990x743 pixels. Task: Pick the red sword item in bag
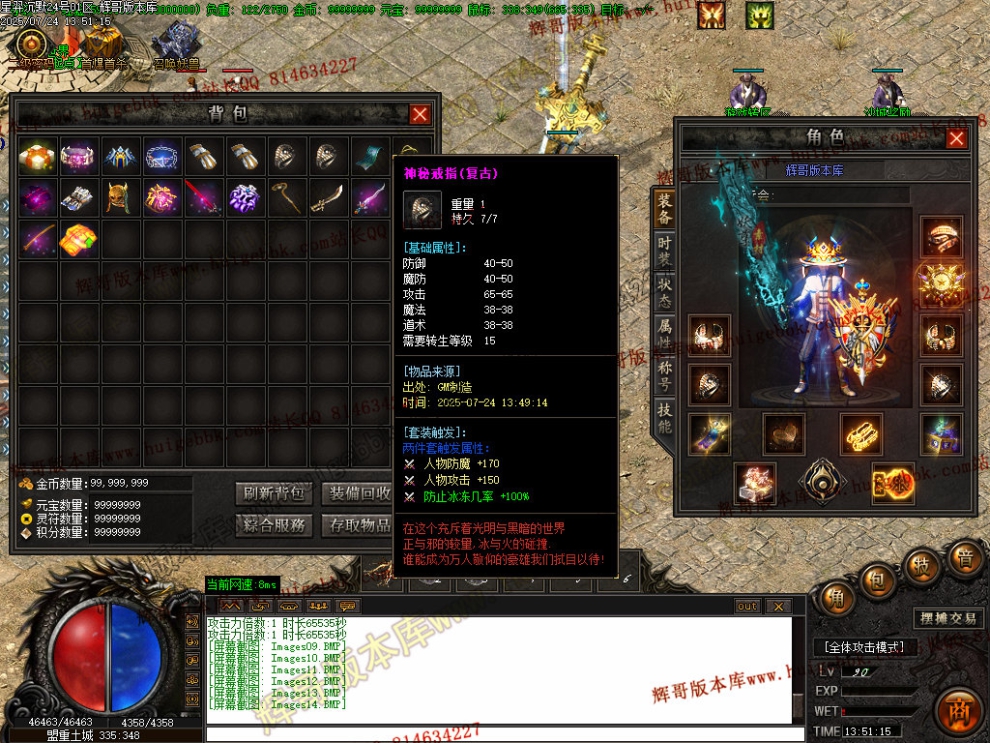(204, 197)
